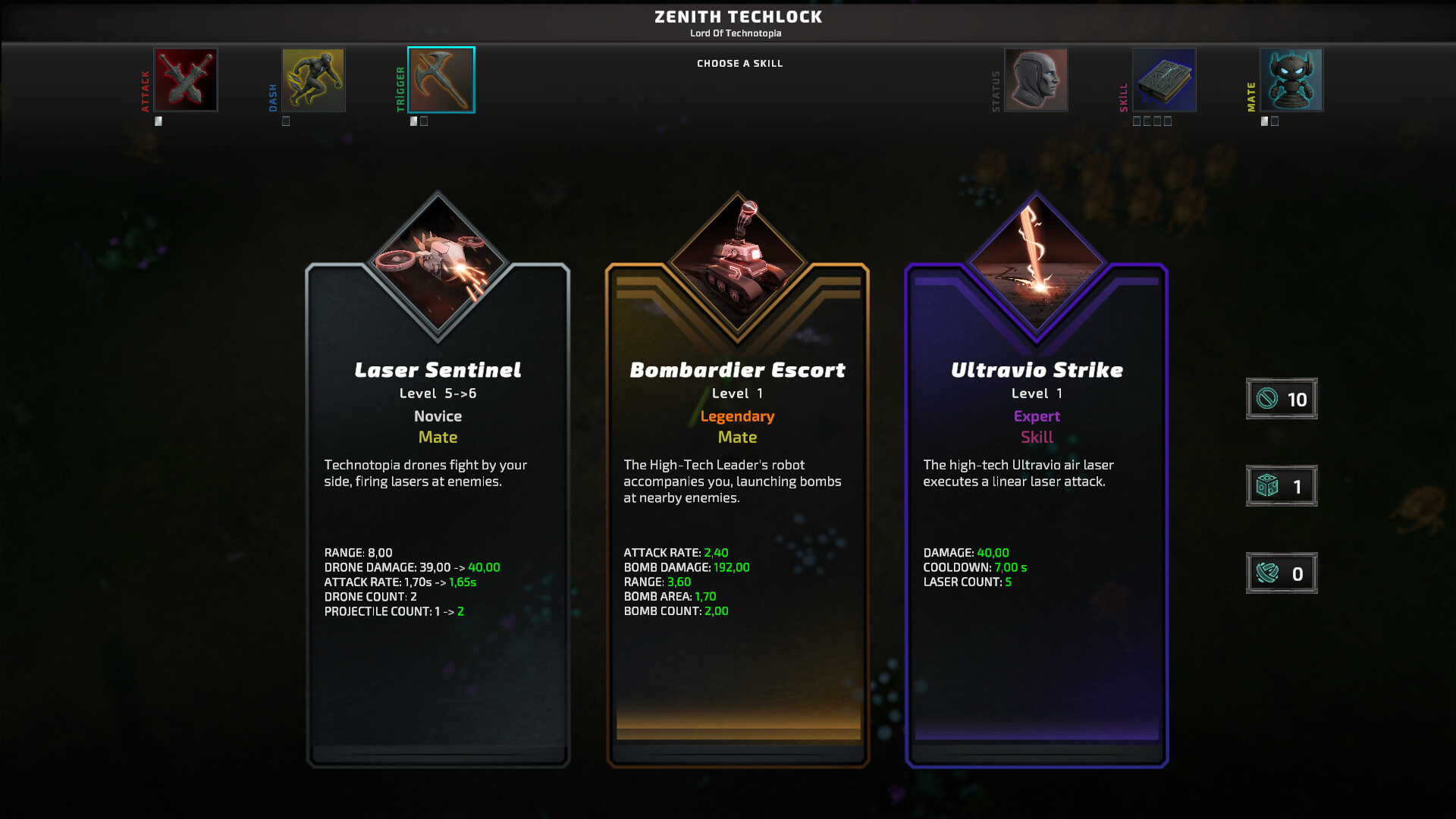Select the teal MATE robot icon
1456x819 pixels.
click(1291, 79)
